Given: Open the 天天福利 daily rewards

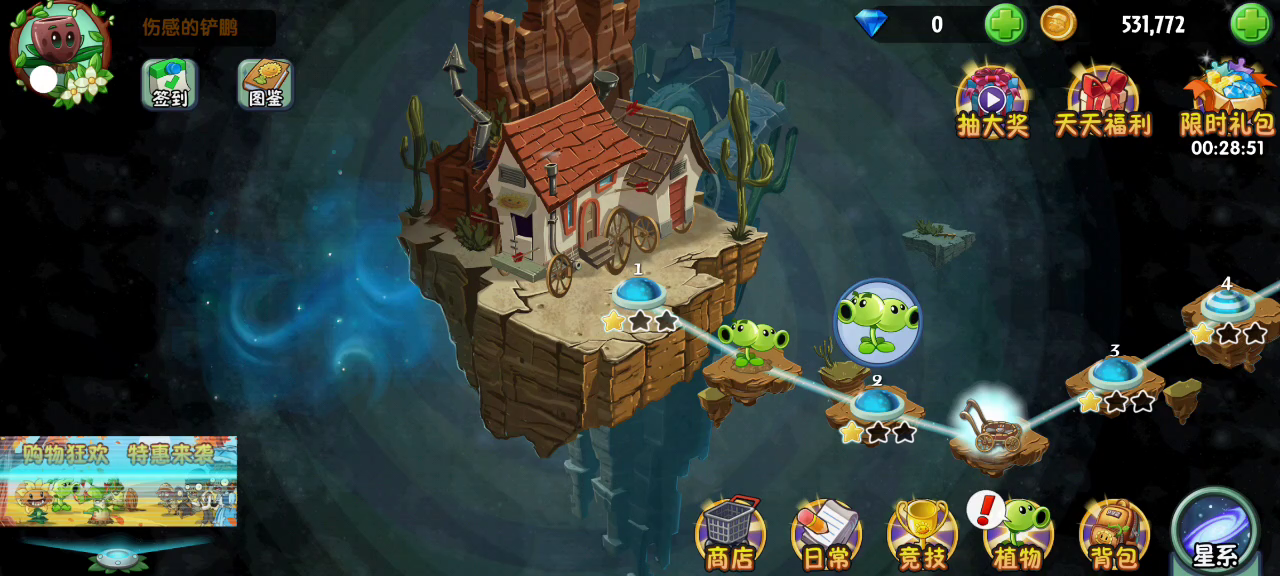Looking at the screenshot, I should pyautogui.click(x=1103, y=102).
